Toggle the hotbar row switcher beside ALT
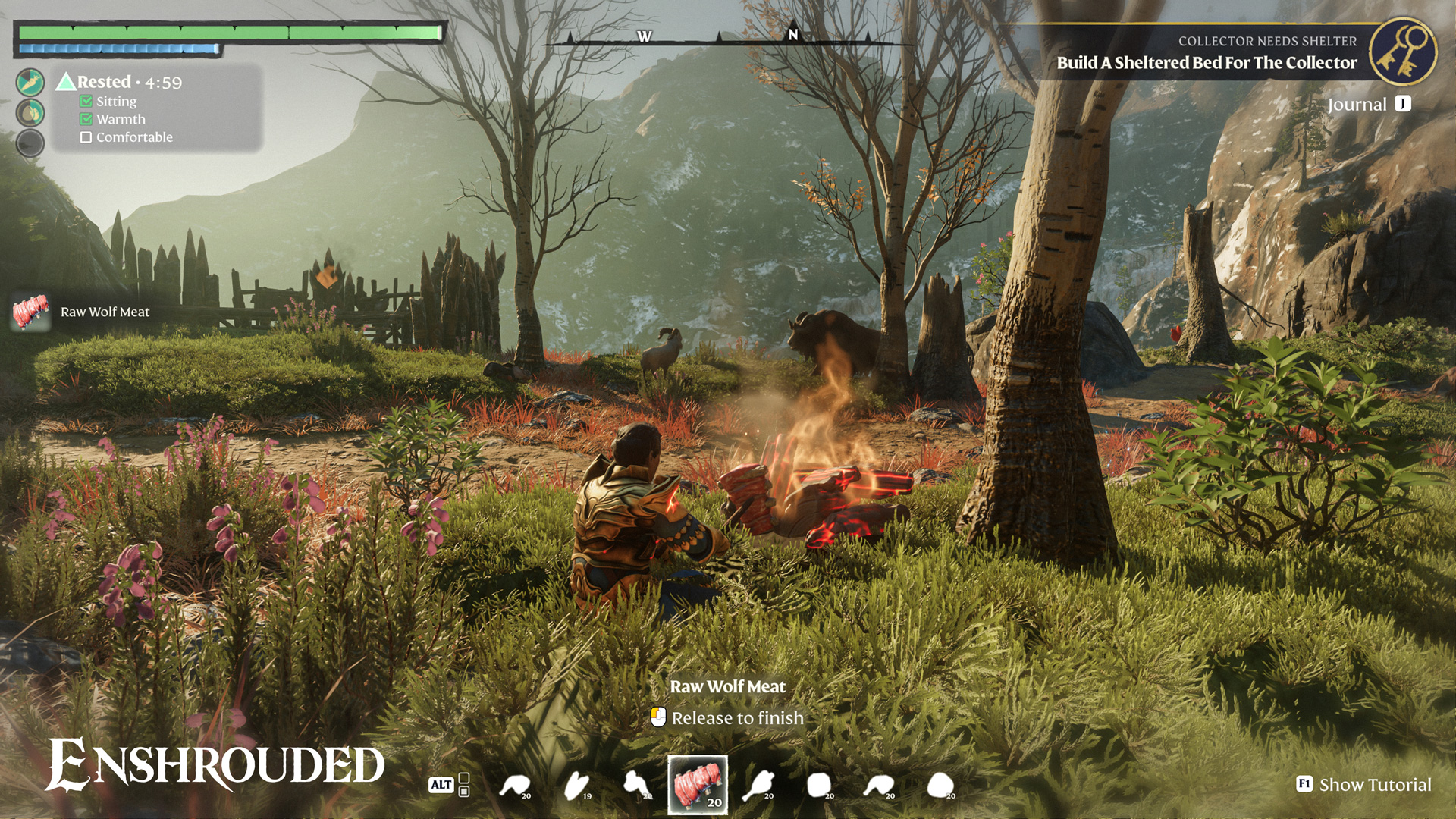1456x819 pixels. pyautogui.click(x=464, y=785)
